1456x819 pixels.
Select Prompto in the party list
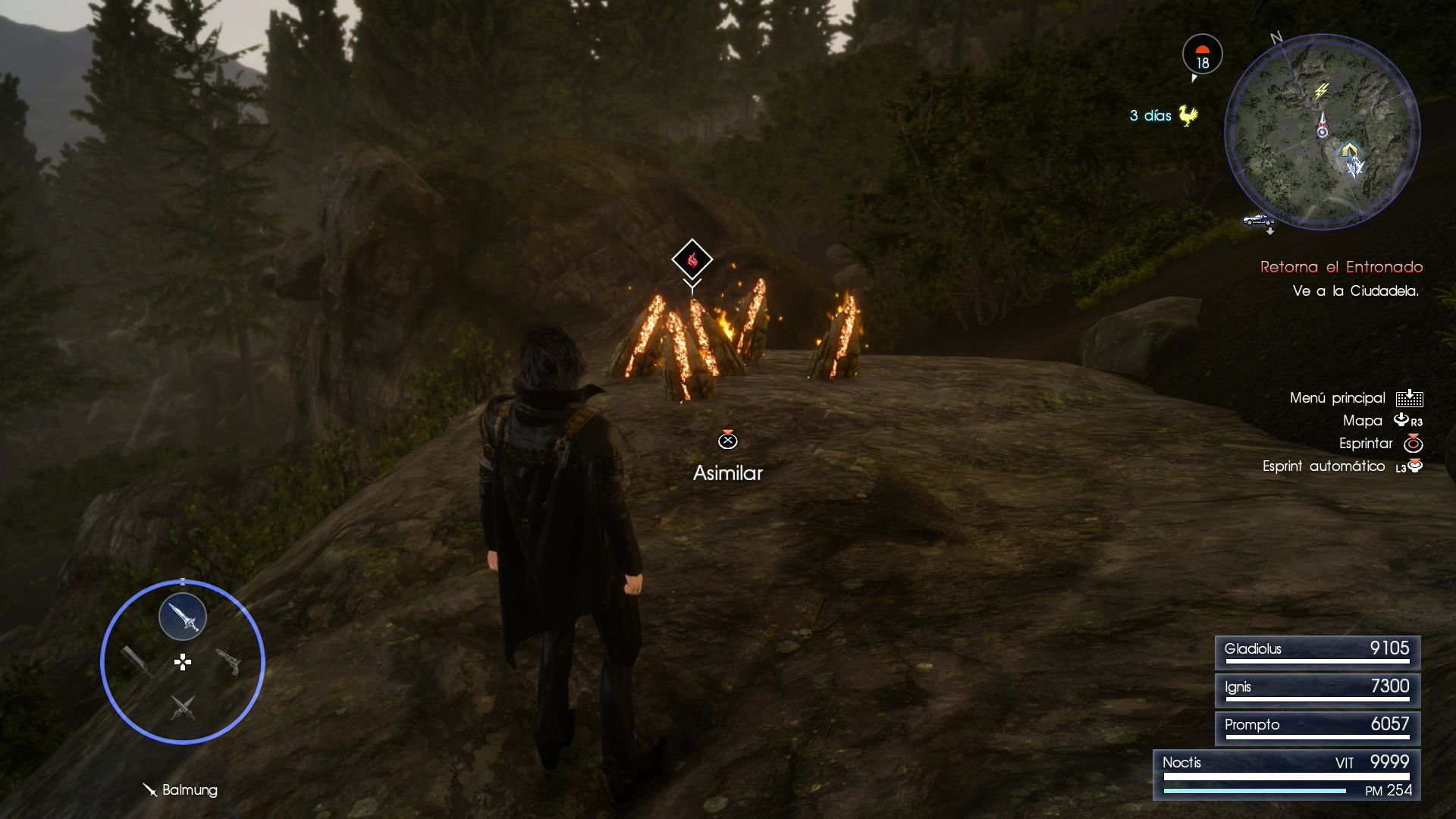[x=1317, y=727]
